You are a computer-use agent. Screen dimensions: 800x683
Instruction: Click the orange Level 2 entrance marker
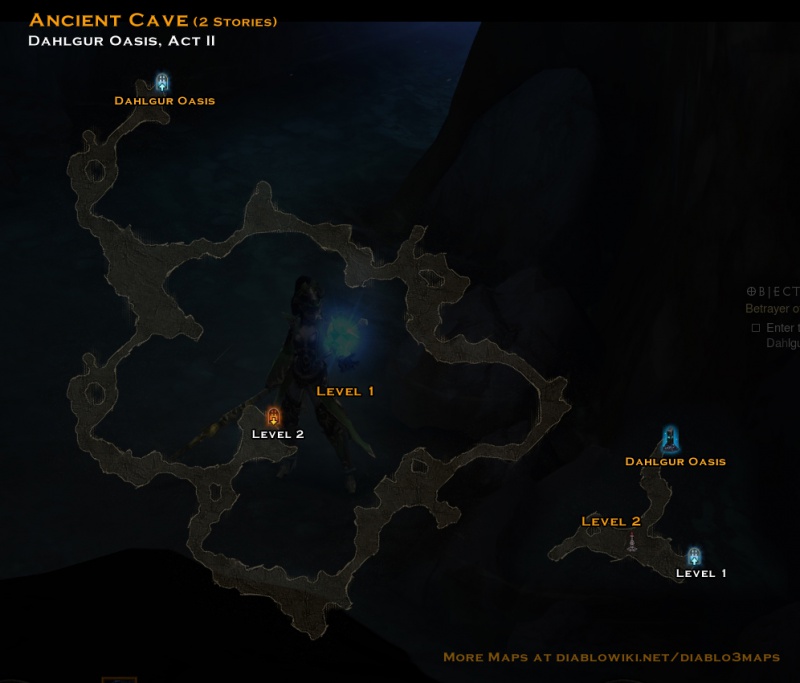(x=273, y=416)
